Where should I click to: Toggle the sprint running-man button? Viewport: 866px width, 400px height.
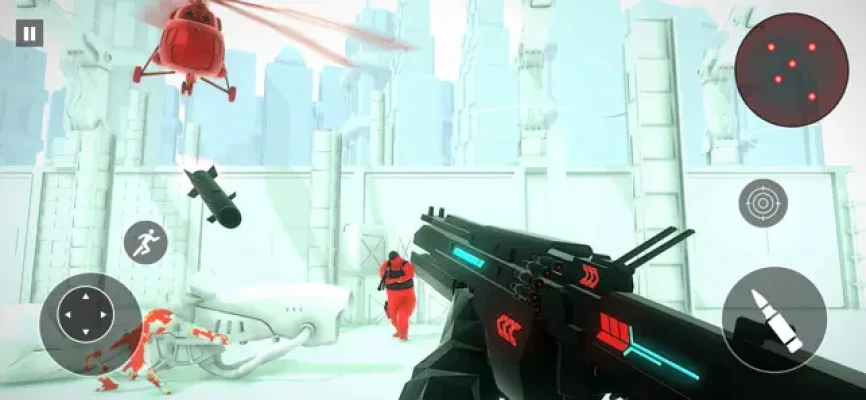coord(146,241)
